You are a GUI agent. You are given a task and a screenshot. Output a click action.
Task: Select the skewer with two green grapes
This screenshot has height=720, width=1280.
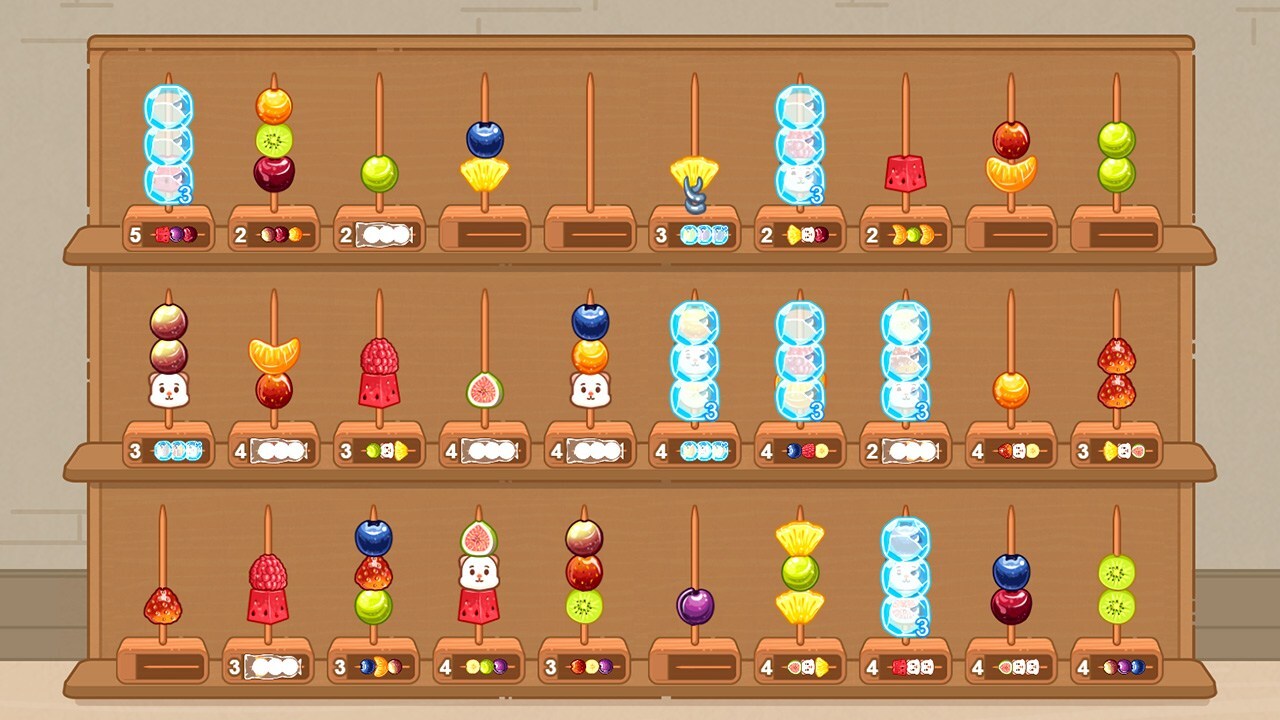pos(1116,156)
